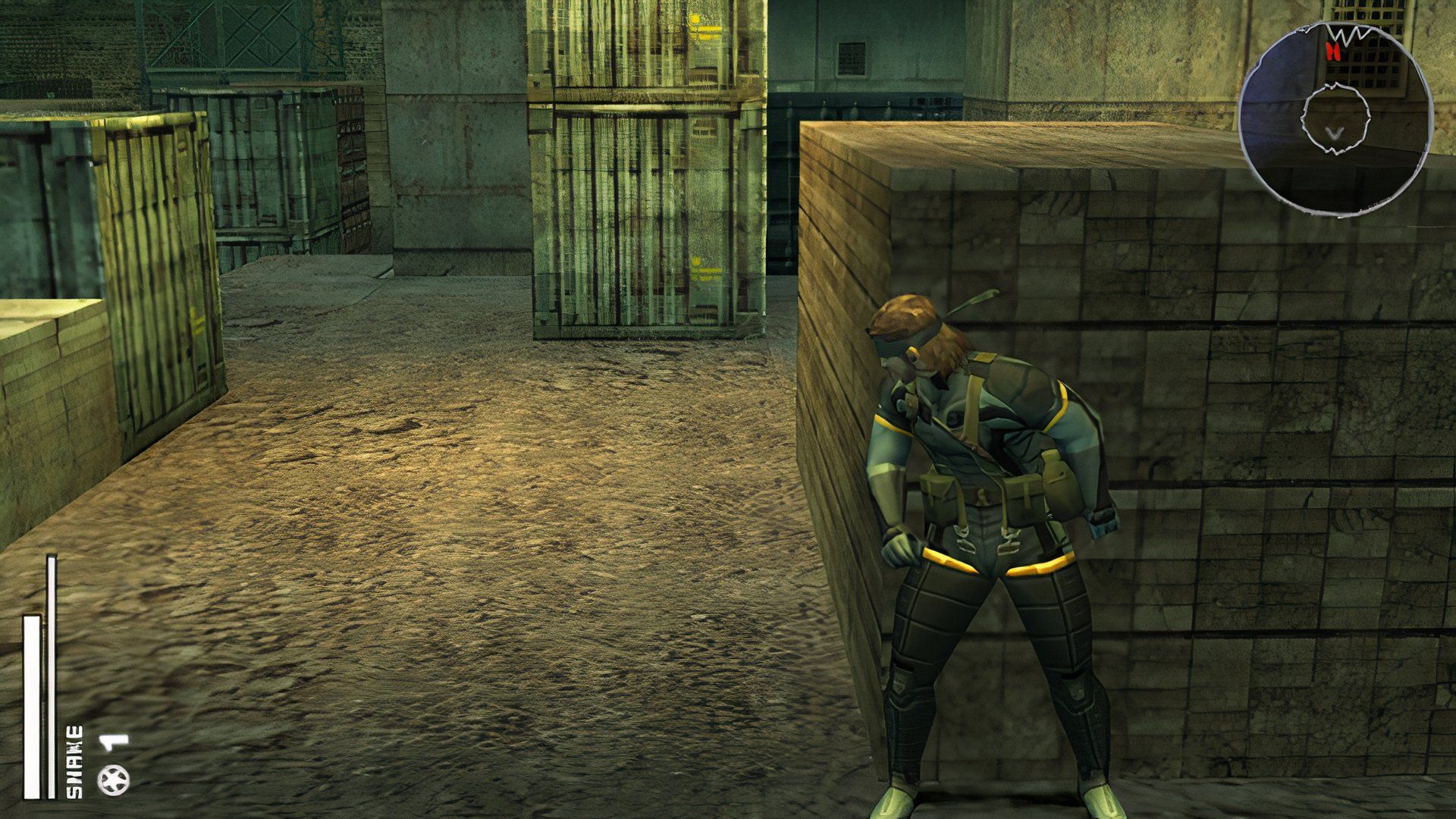
Task: Select the grenade ammo icon beside SNAKE
Action: pyautogui.click(x=114, y=780)
